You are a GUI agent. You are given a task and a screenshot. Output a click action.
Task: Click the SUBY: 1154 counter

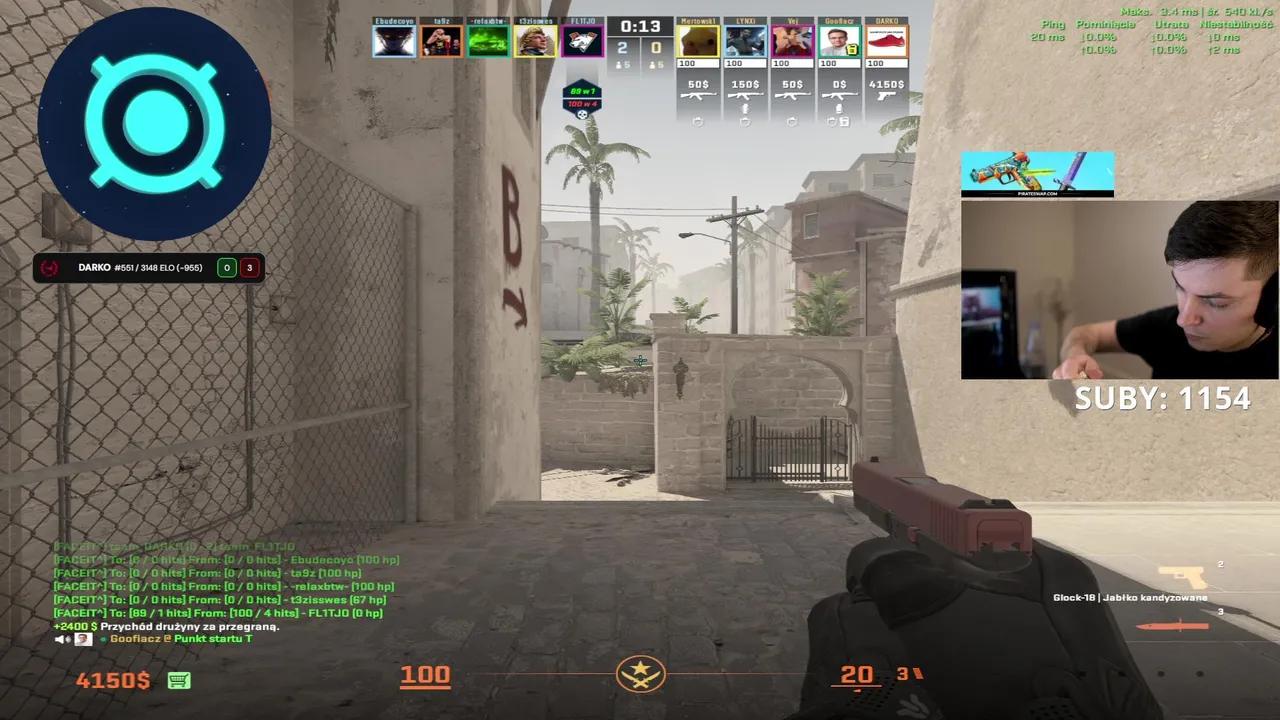[1161, 397]
